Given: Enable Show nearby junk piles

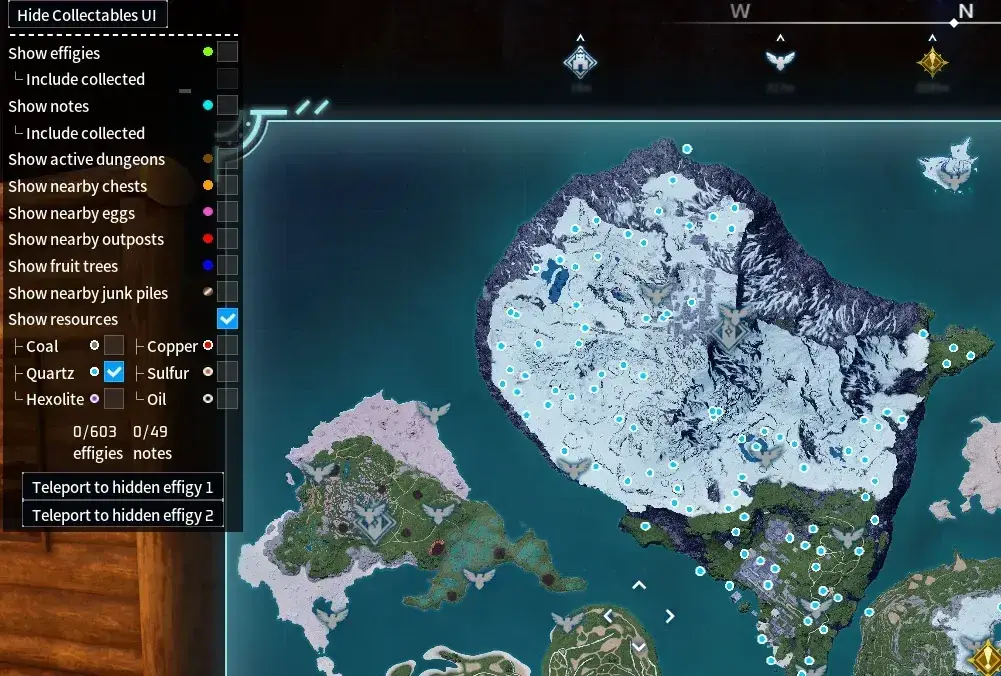Looking at the screenshot, I should [x=228, y=292].
